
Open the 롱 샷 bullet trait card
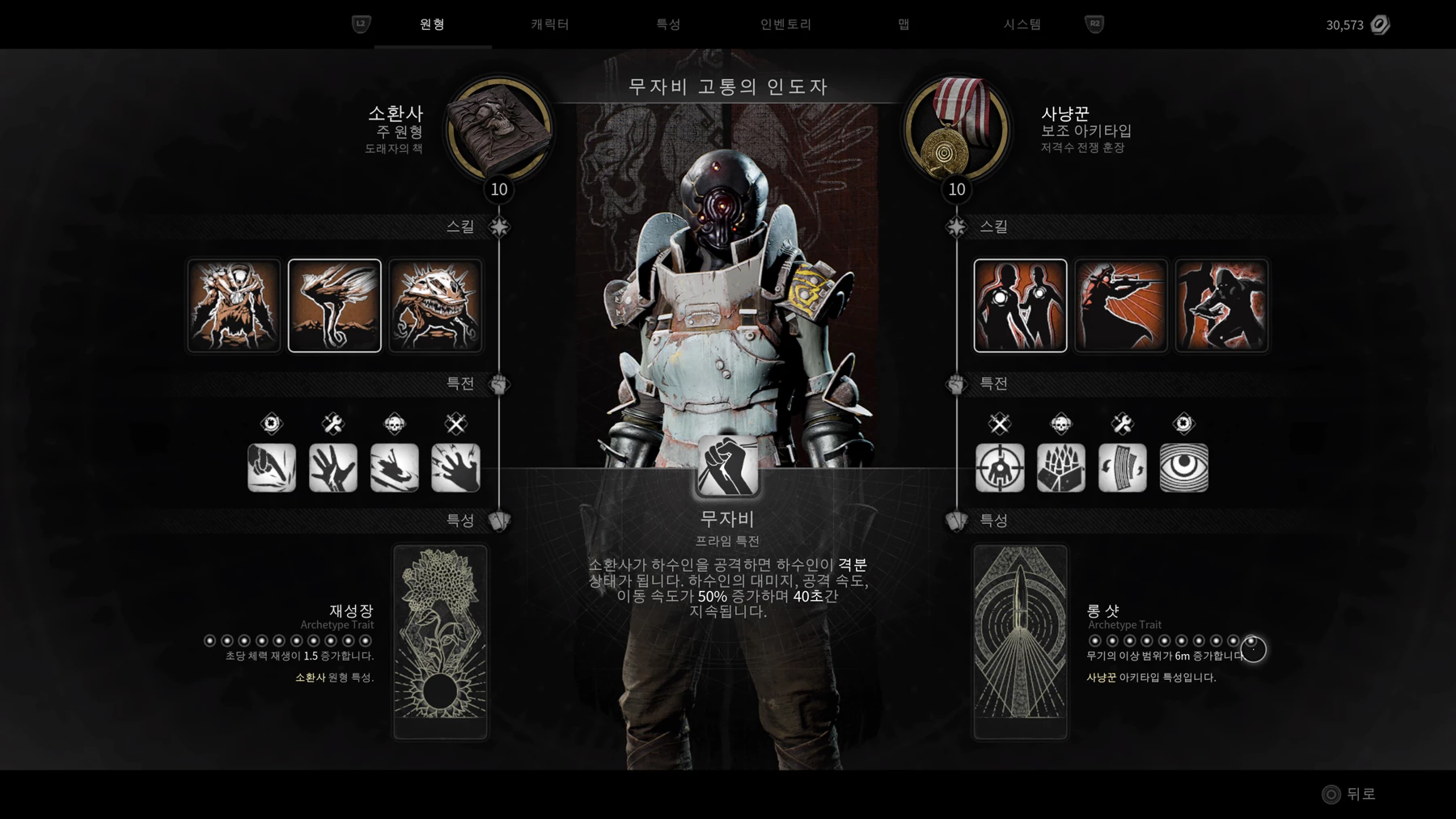coord(1020,641)
